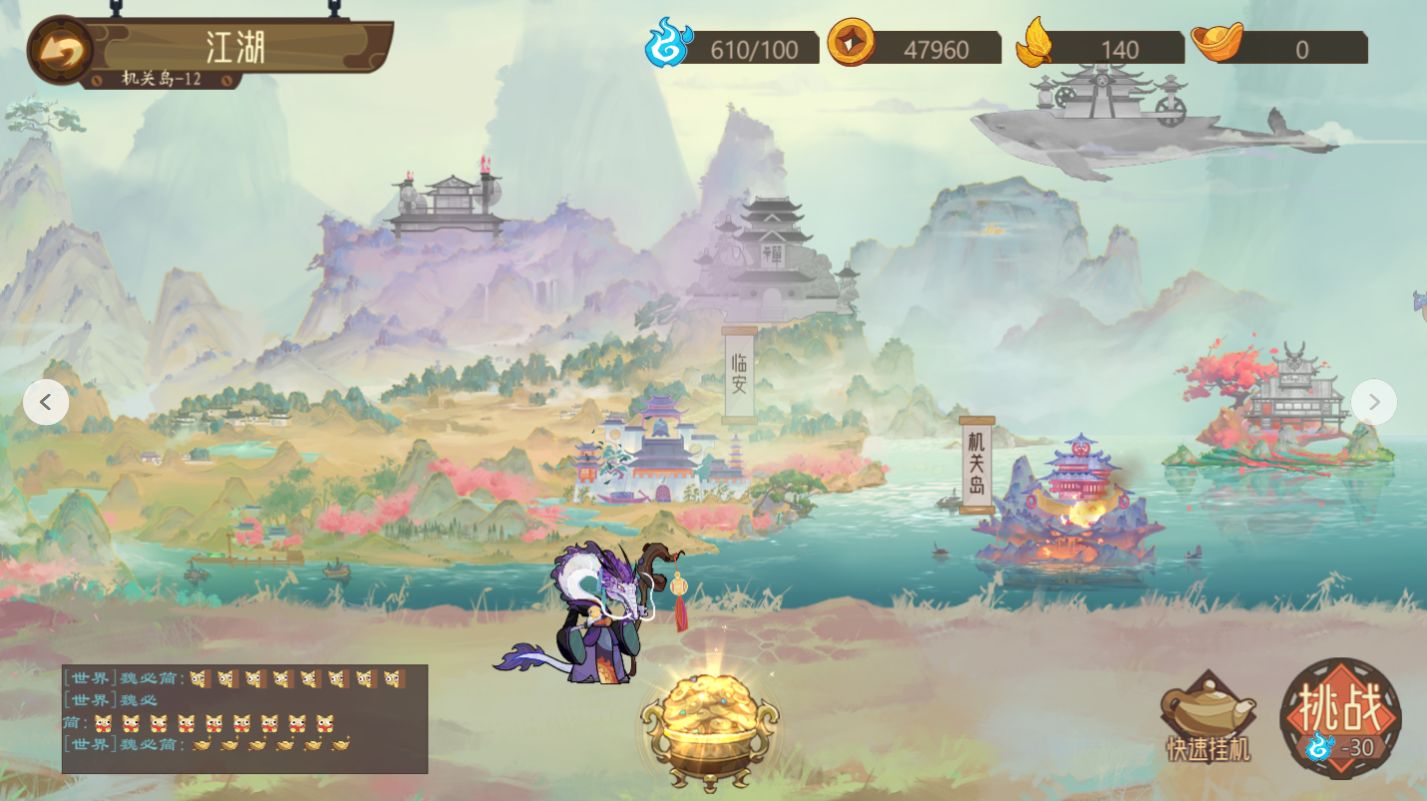1427x801 pixels.
Task: Expand the next map with the right arrow
Action: (x=1374, y=401)
